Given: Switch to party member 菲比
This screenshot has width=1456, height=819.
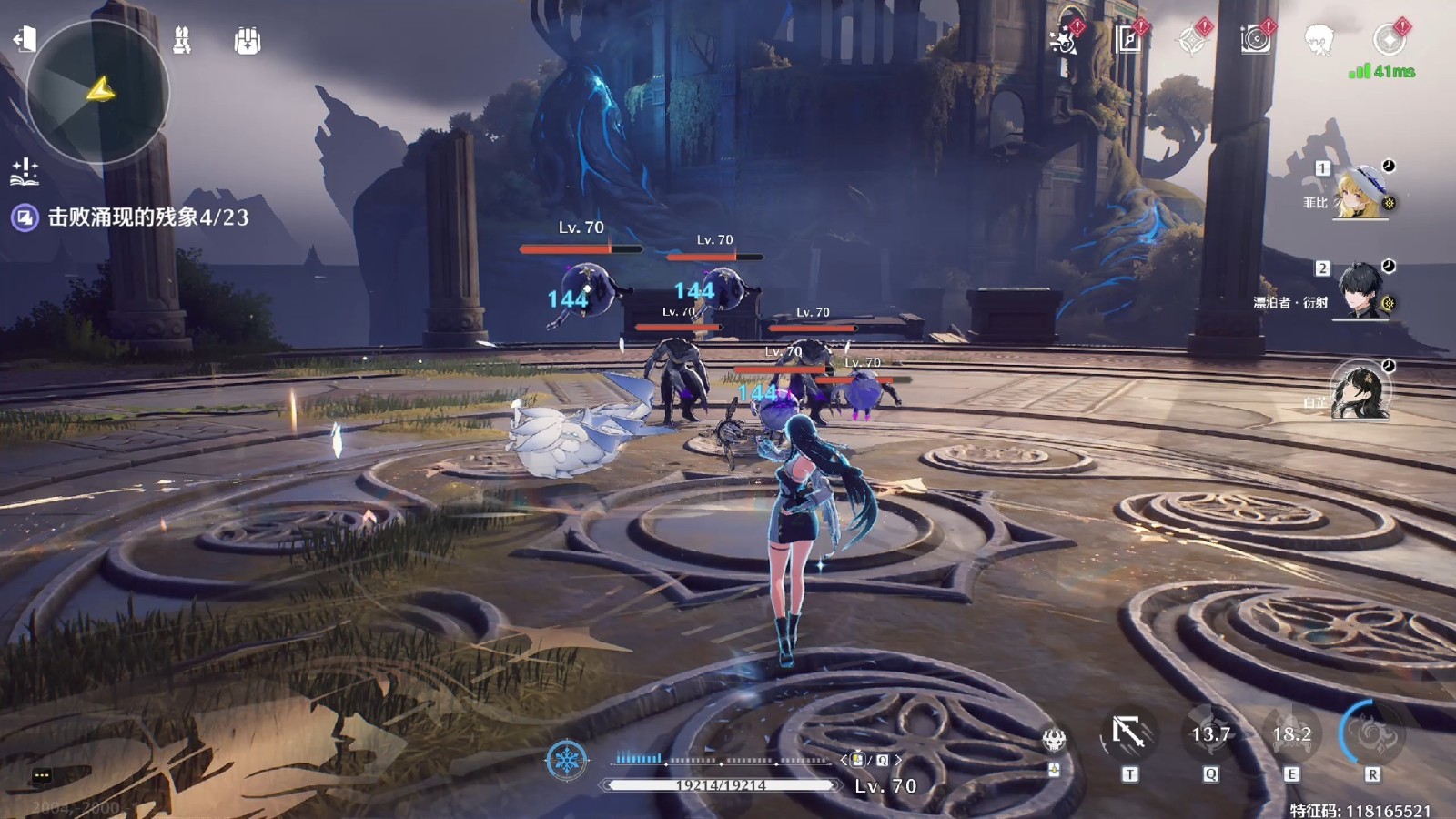Looking at the screenshot, I should point(1361,192).
